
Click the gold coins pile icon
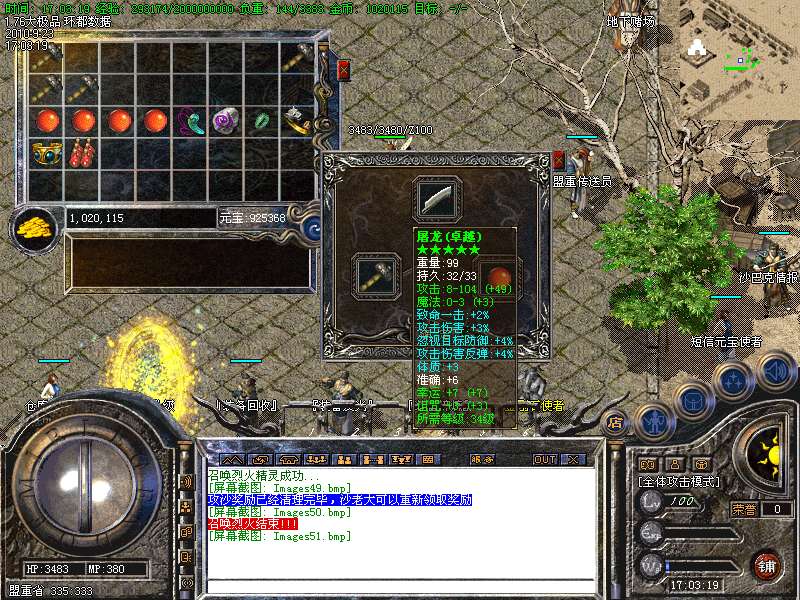(36, 227)
